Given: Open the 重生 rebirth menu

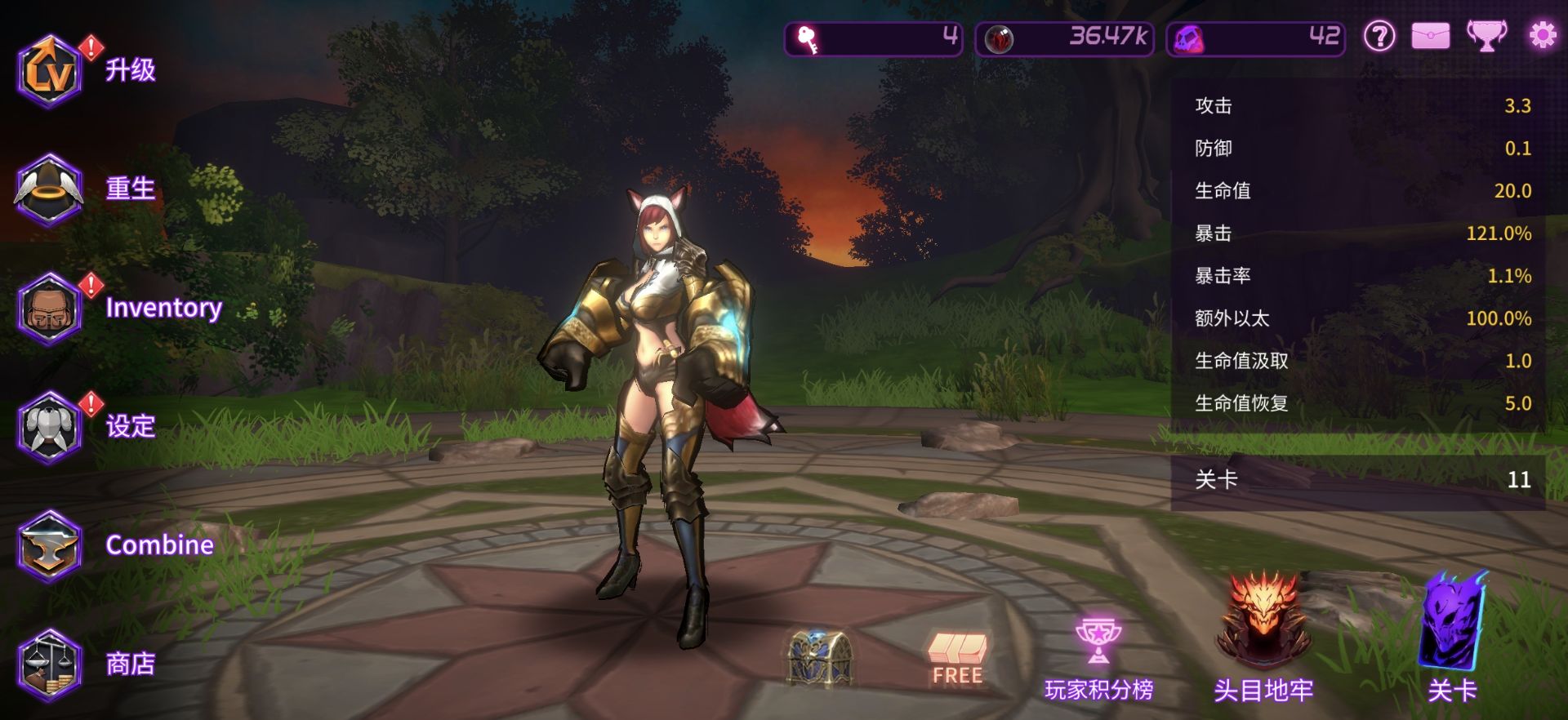Looking at the screenshot, I should [51, 189].
